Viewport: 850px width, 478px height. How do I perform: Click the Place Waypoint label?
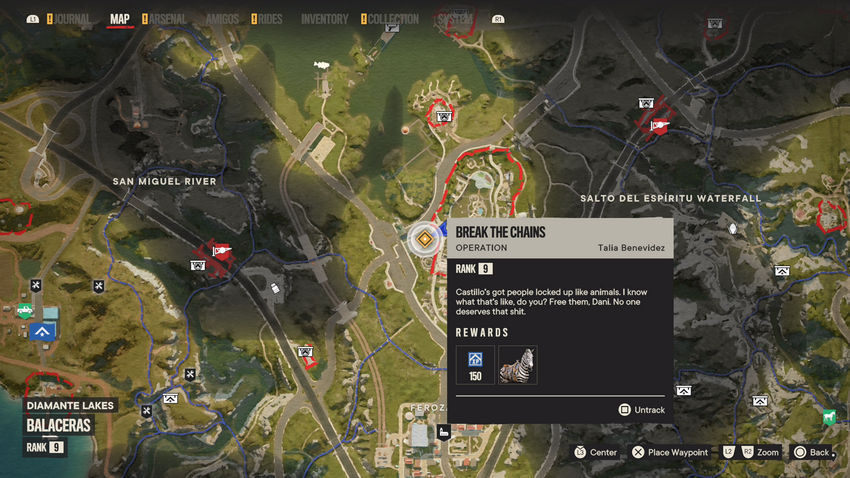click(x=677, y=452)
